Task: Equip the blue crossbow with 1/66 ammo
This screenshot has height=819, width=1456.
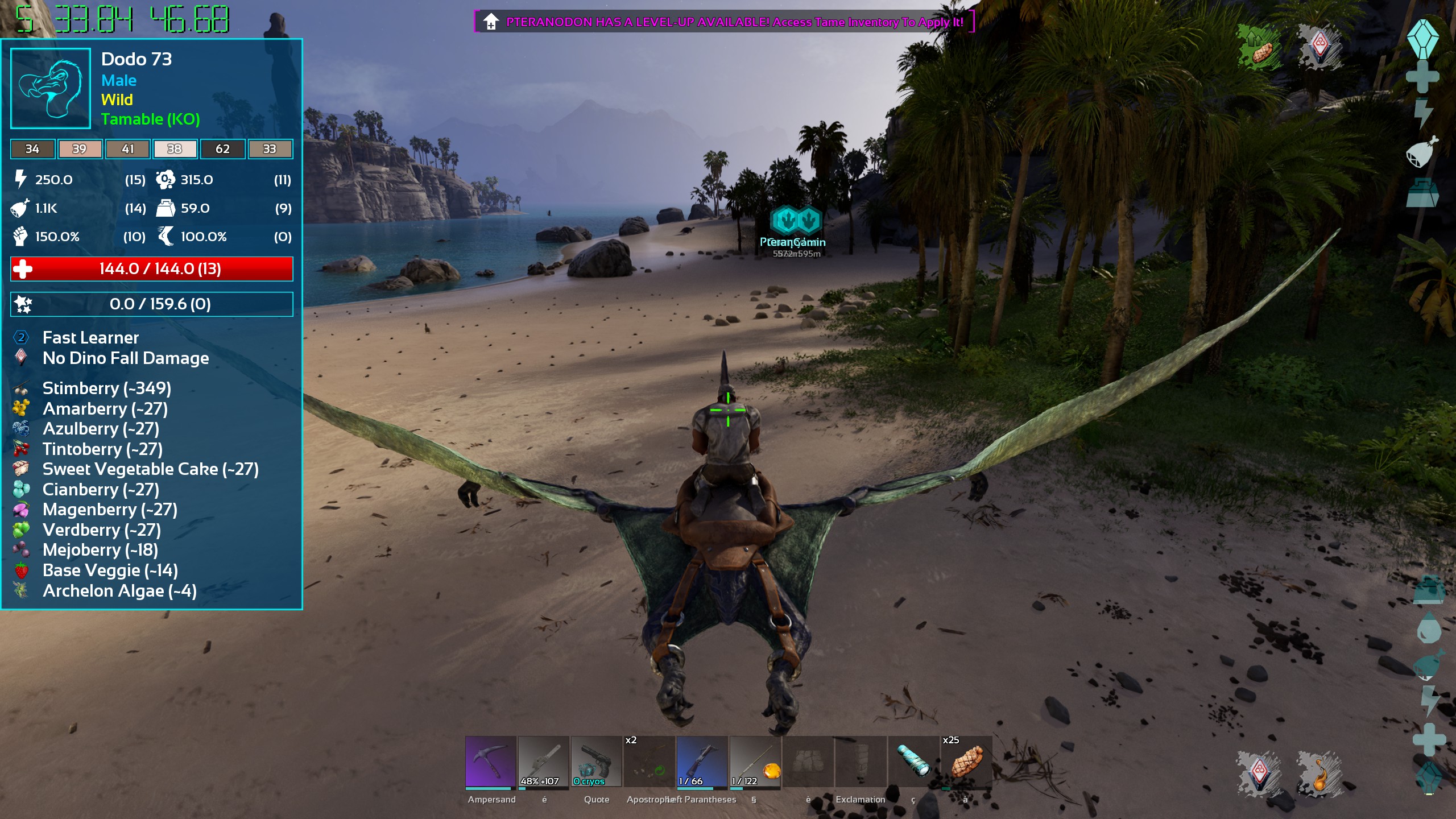Action: pos(702,762)
